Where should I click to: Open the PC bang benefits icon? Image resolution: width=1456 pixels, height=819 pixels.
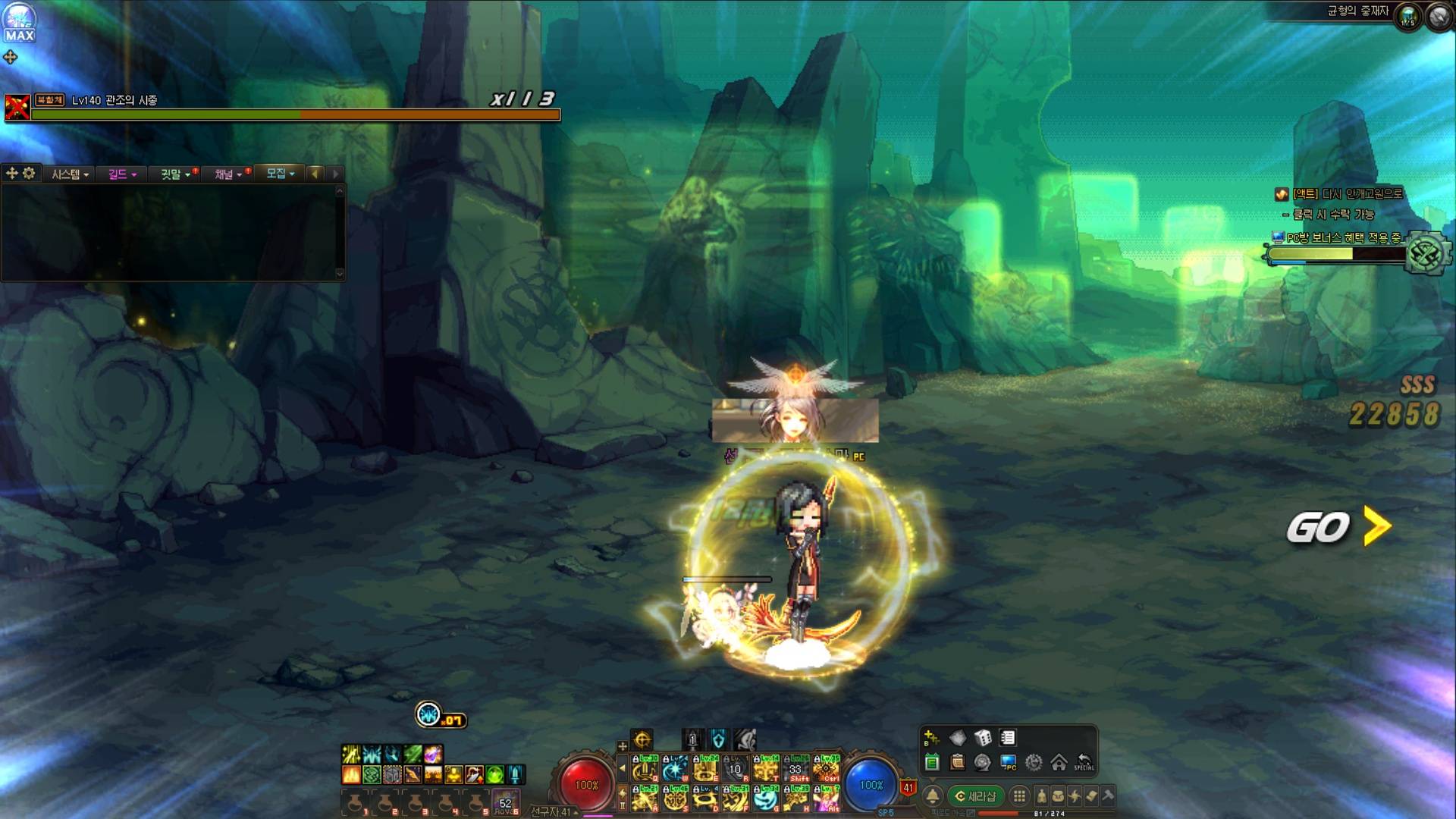[1008, 762]
